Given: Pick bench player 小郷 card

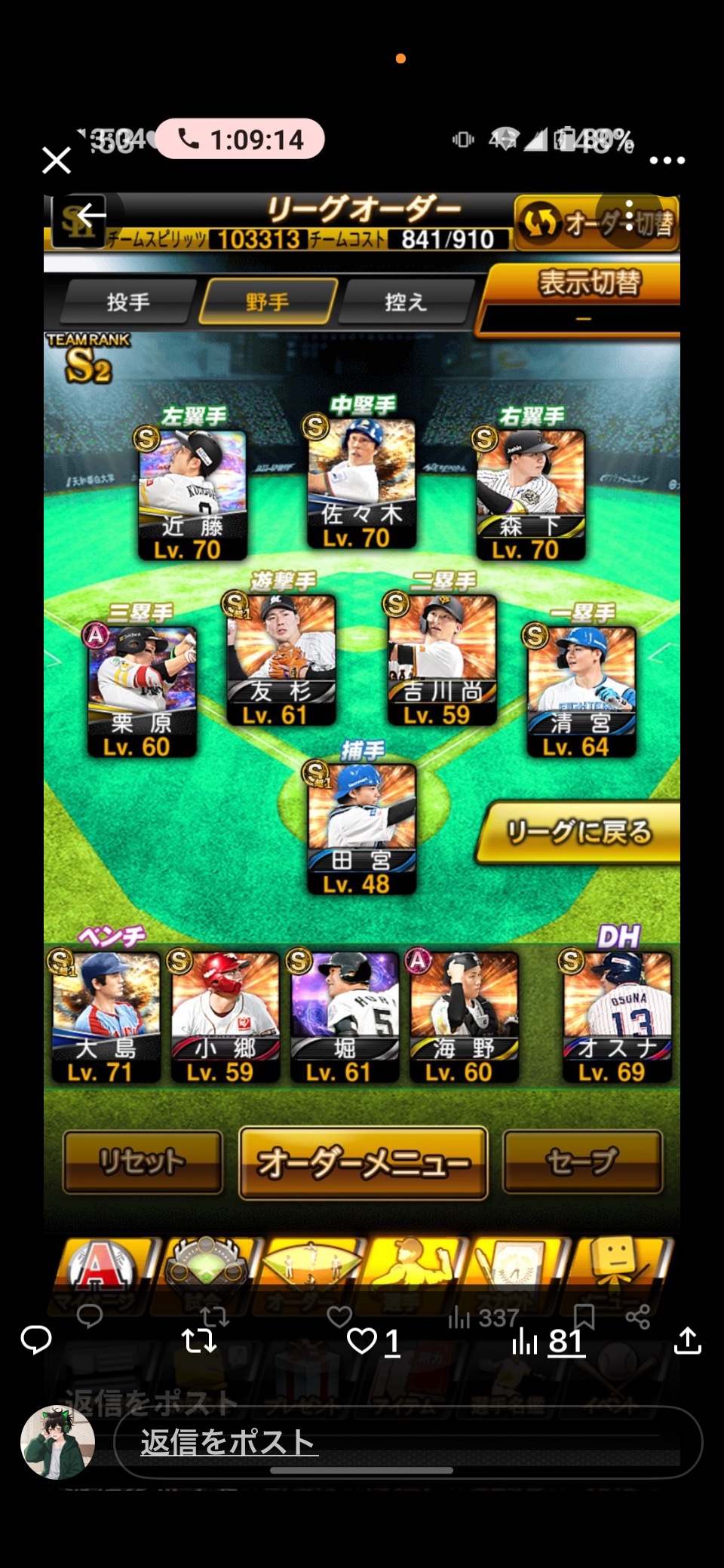Looking at the screenshot, I should 225,1016.
